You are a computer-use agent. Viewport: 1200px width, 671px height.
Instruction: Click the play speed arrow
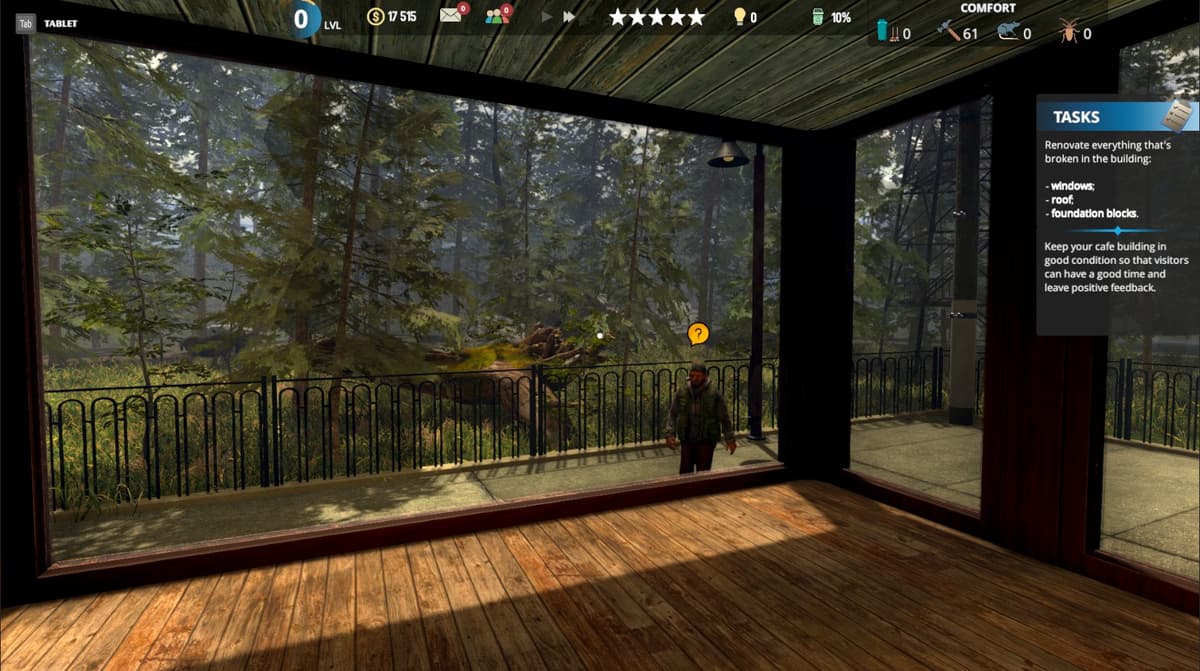pyautogui.click(x=546, y=17)
